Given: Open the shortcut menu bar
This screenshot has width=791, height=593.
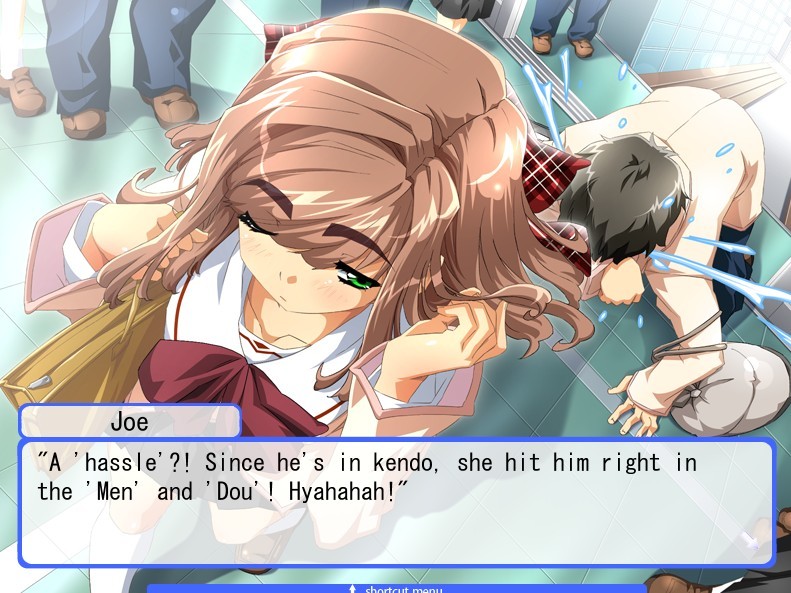Looking at the screenshot, I should (397, 588).
